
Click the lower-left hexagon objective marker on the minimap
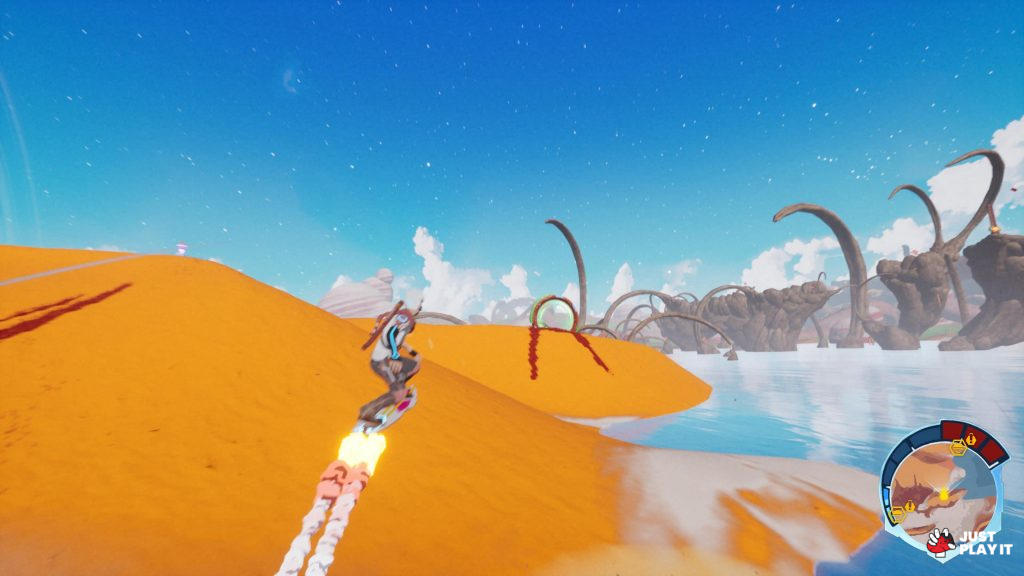pyautogui.click(x=897, y=512)
